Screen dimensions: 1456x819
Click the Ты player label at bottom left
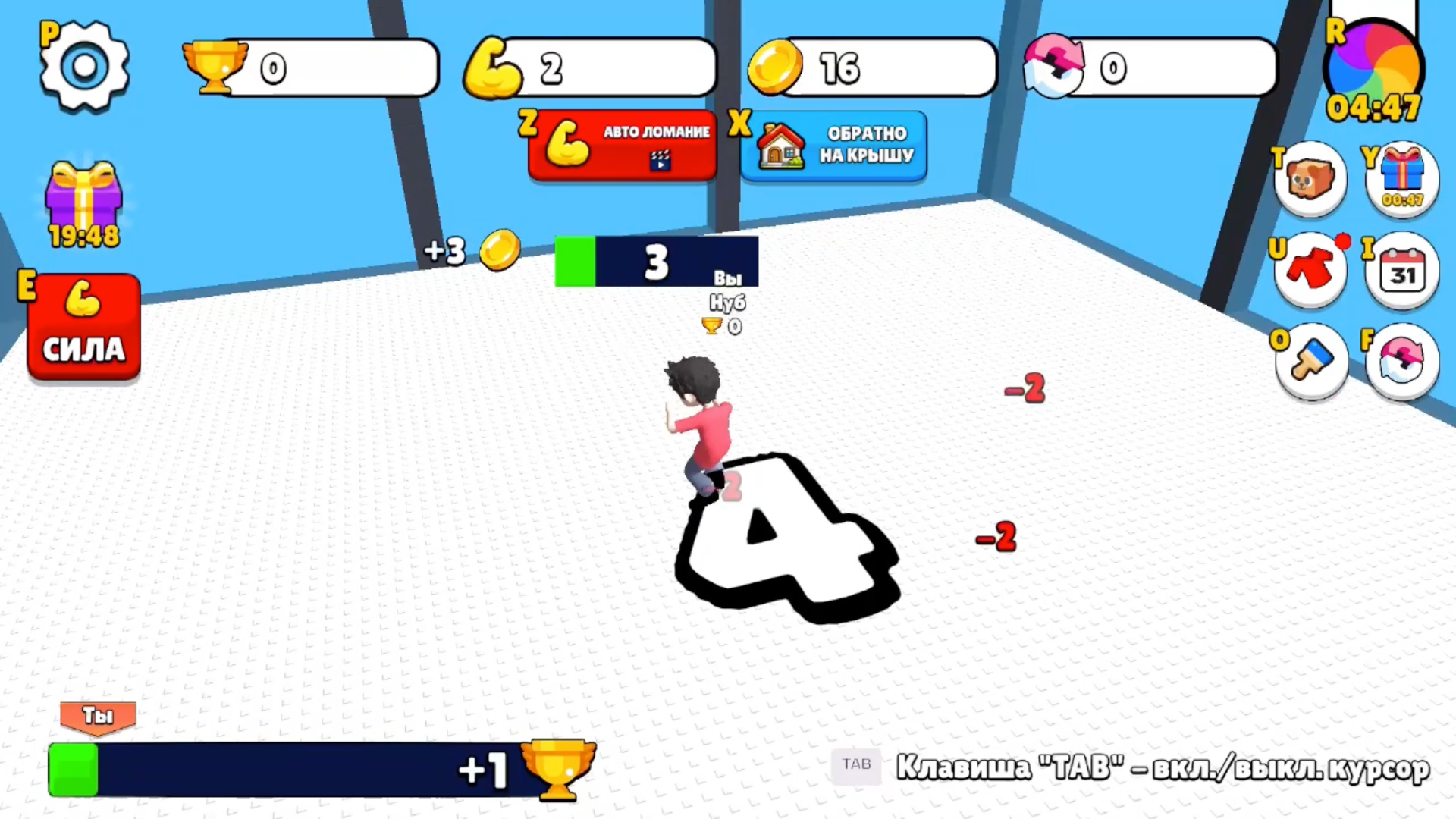tap(97, 715)
